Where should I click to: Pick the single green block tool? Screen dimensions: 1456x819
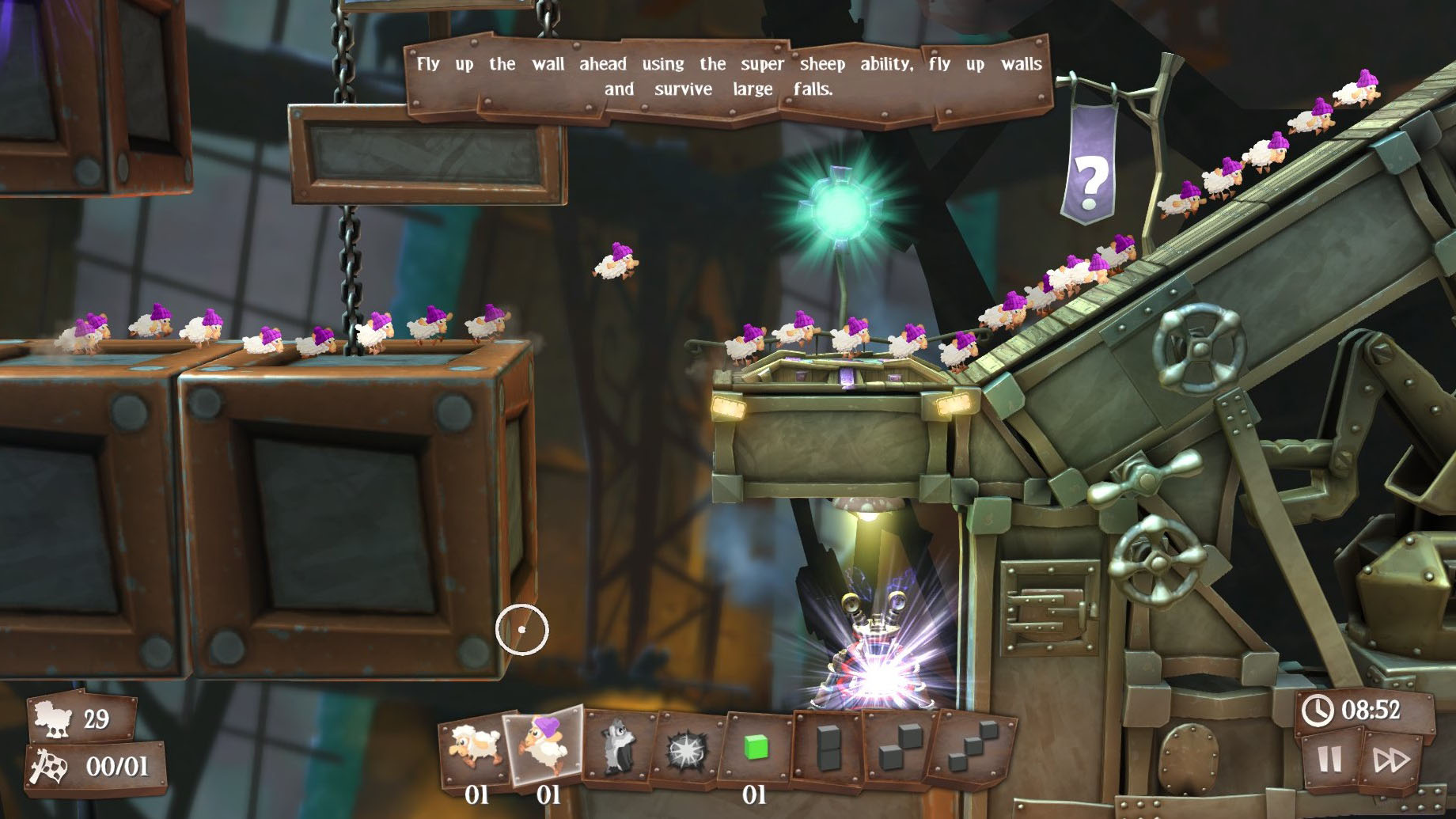coord(756,746)
